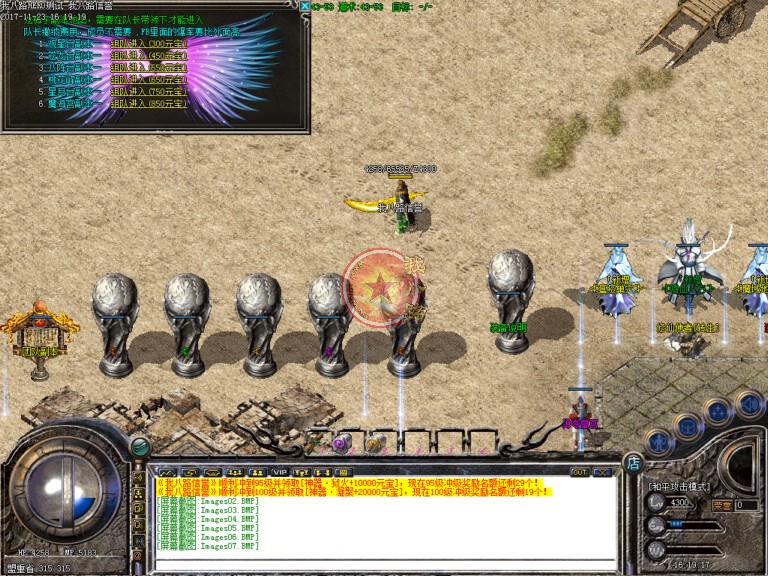Close the dungeon entry dialog
The height and width of the screenshot is (576, 768).
tap(304, 6)
